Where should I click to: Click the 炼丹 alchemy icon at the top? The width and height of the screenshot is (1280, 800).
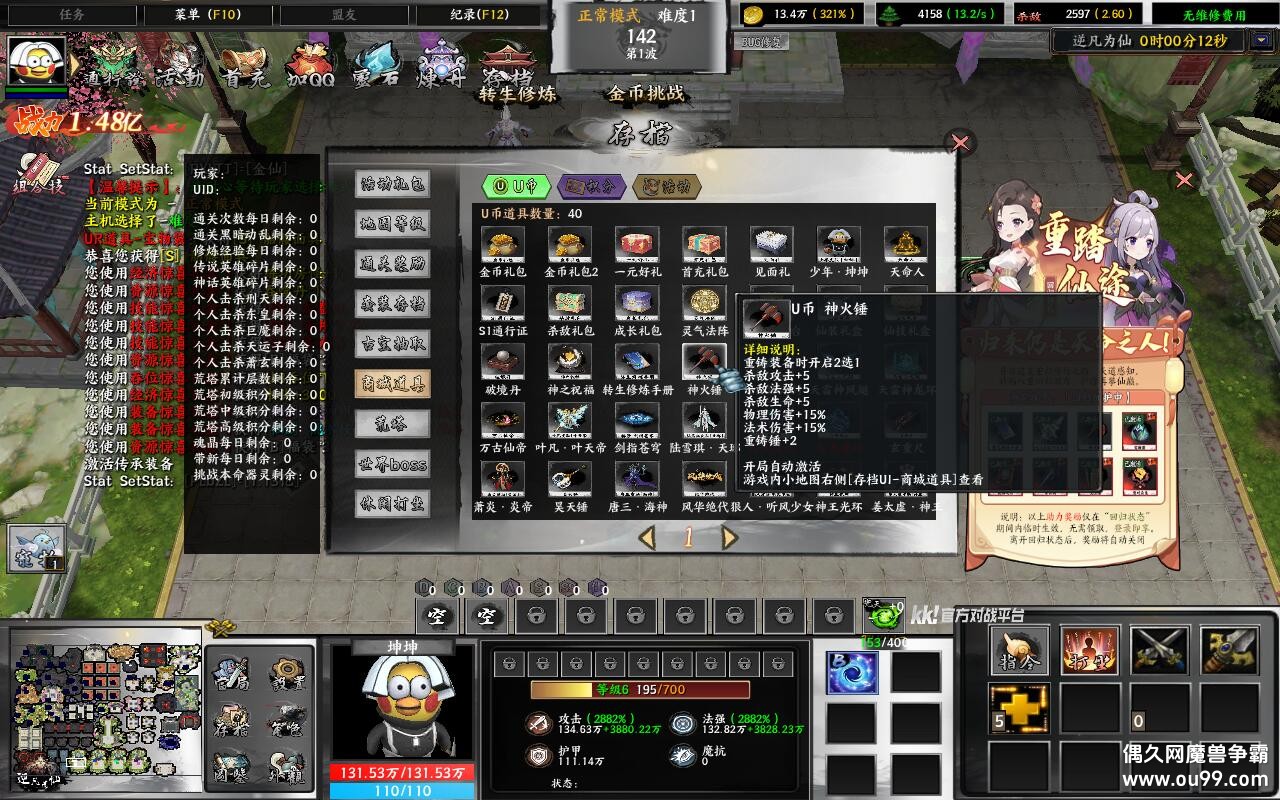click(441, 65)
